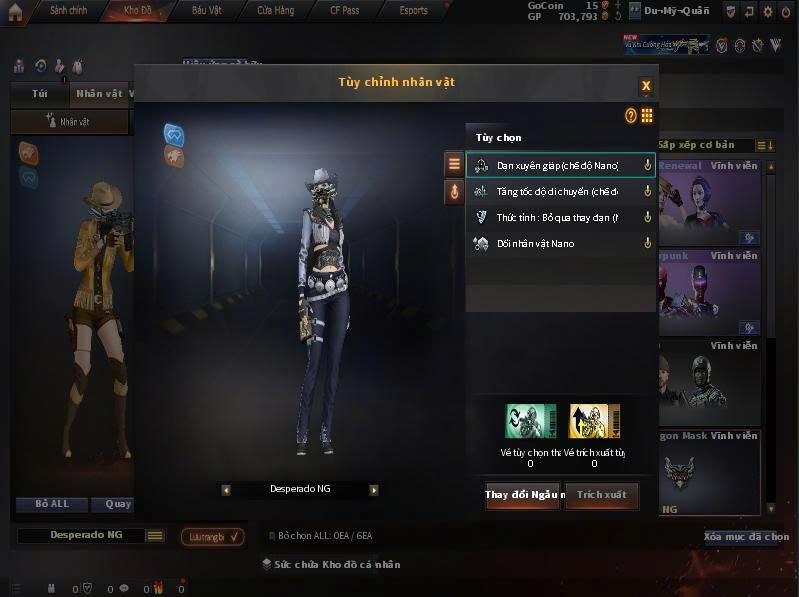799x597 pixels.
Task: Go to the CF Pass tab
Action: [344, 11]
